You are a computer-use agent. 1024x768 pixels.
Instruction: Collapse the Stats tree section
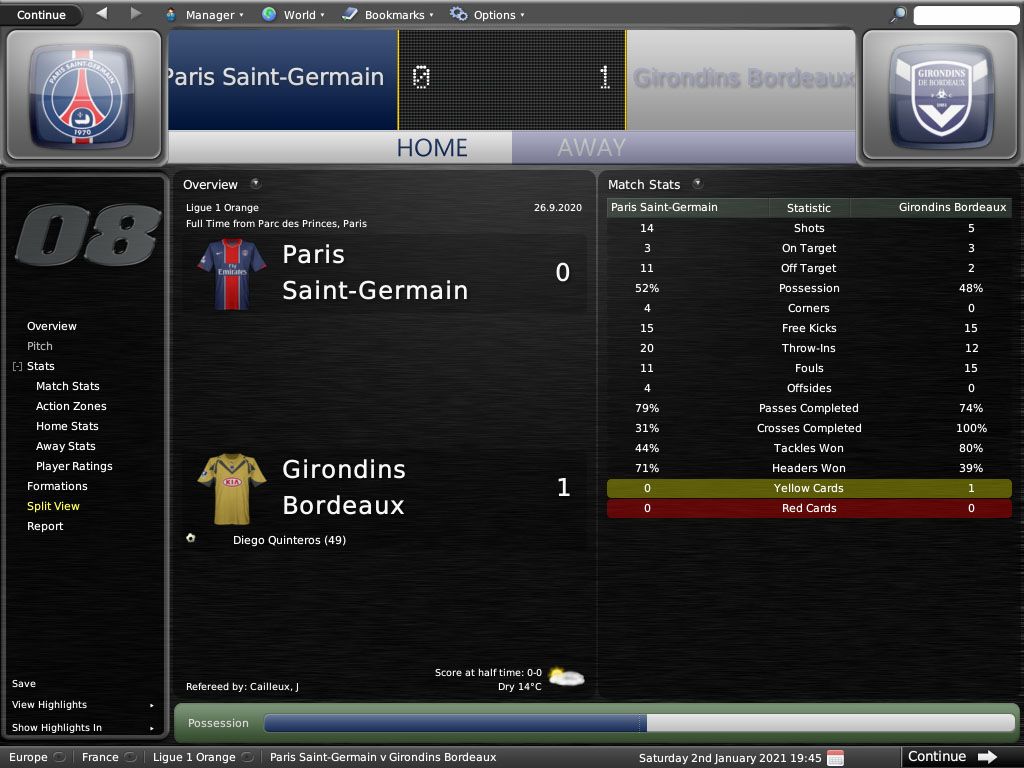coord(17,367)
